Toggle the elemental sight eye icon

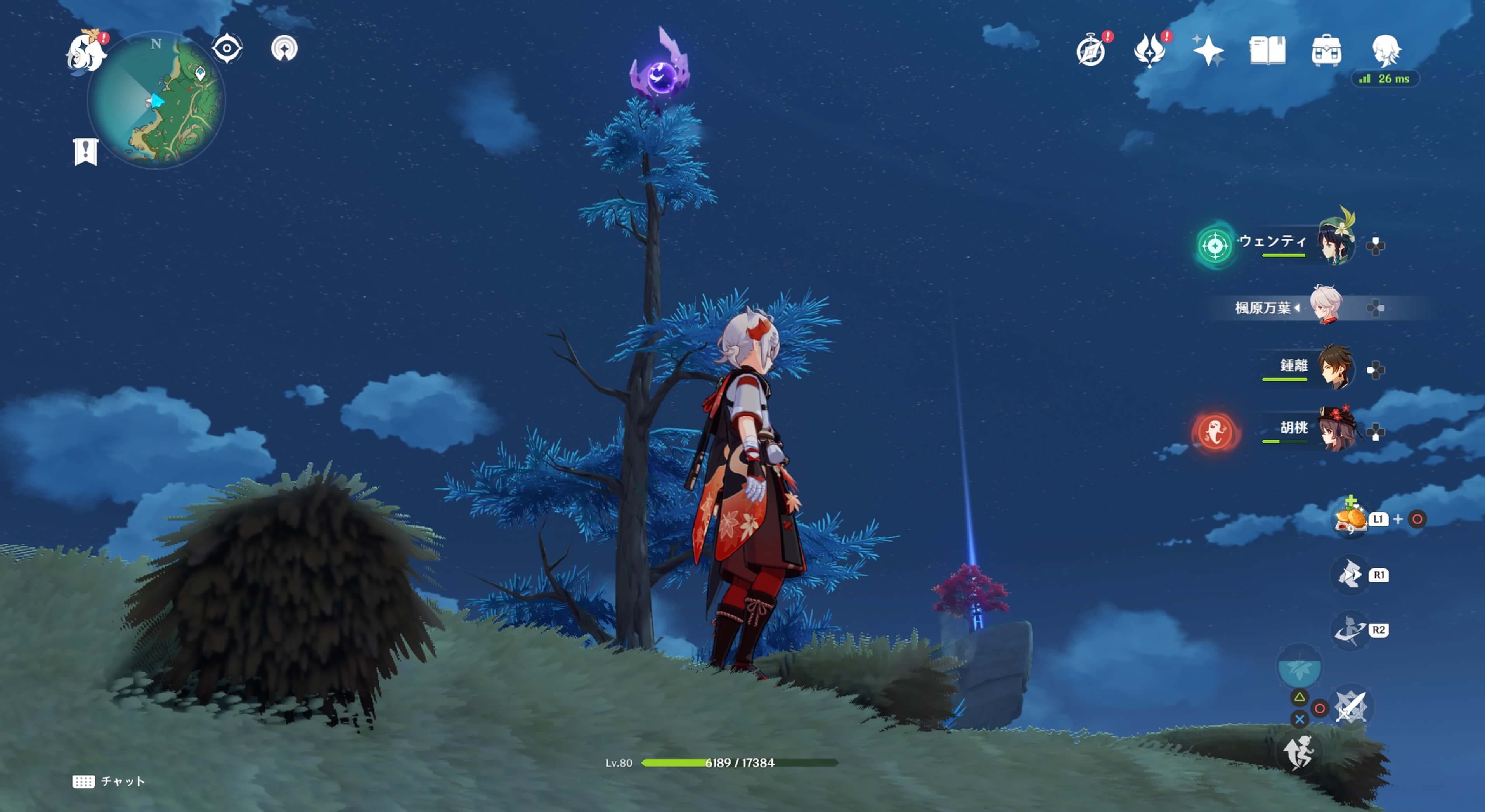coord(227,48)
